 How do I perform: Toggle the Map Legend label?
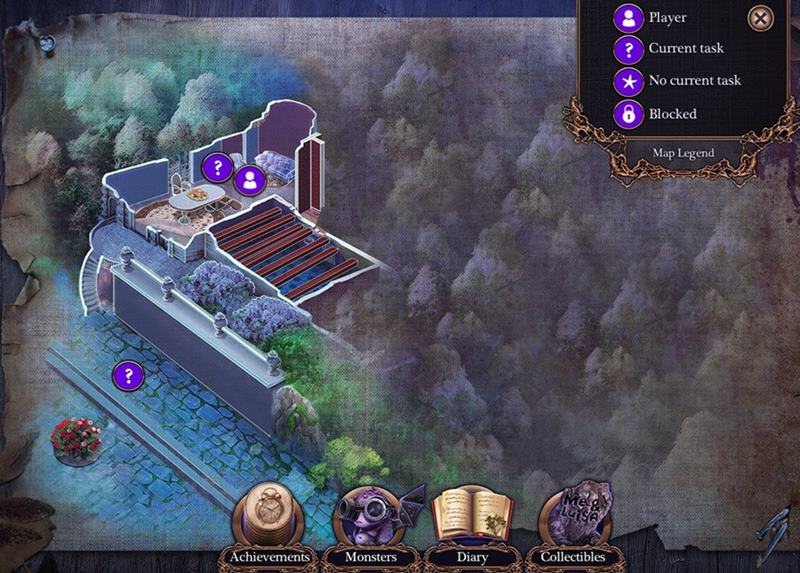670,154
